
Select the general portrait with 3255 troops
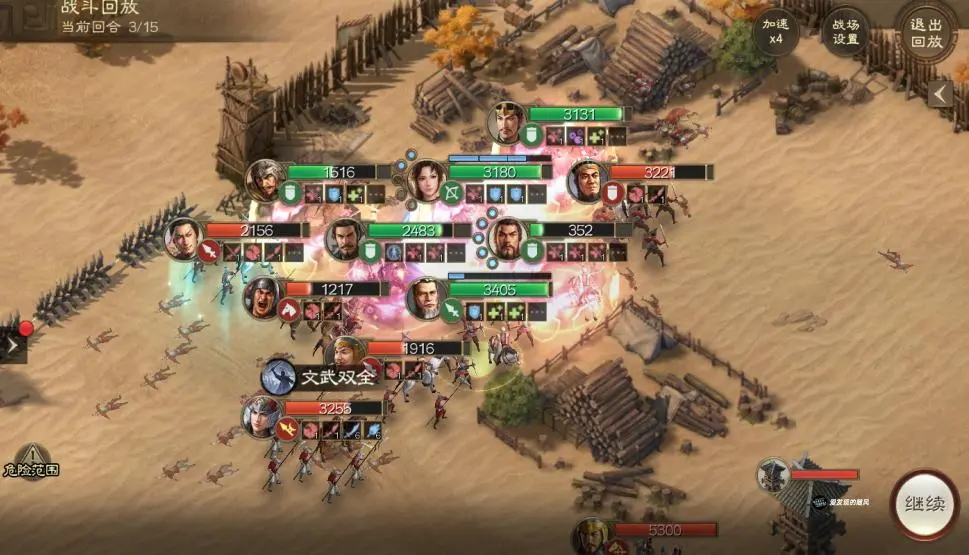point(261,416)
